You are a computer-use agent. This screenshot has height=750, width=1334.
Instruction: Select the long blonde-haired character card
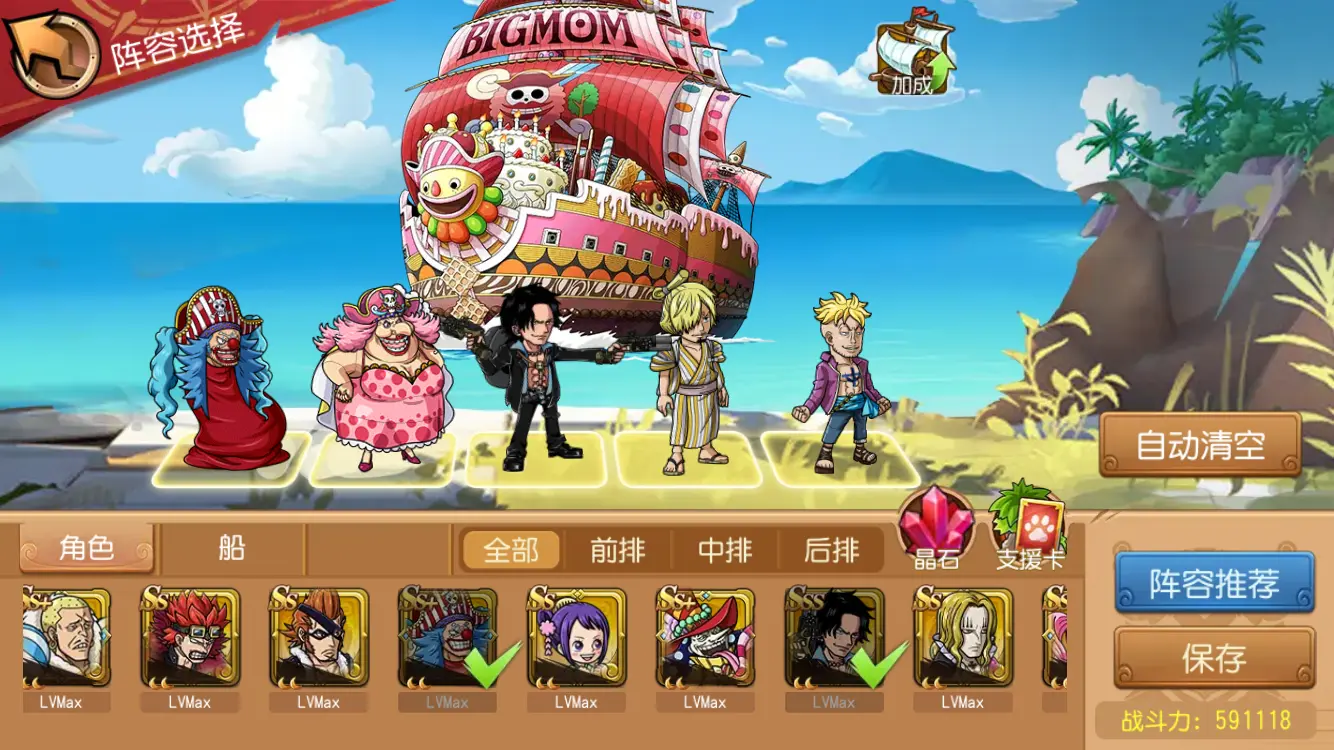pyautogui.click(x=963, y=637)
